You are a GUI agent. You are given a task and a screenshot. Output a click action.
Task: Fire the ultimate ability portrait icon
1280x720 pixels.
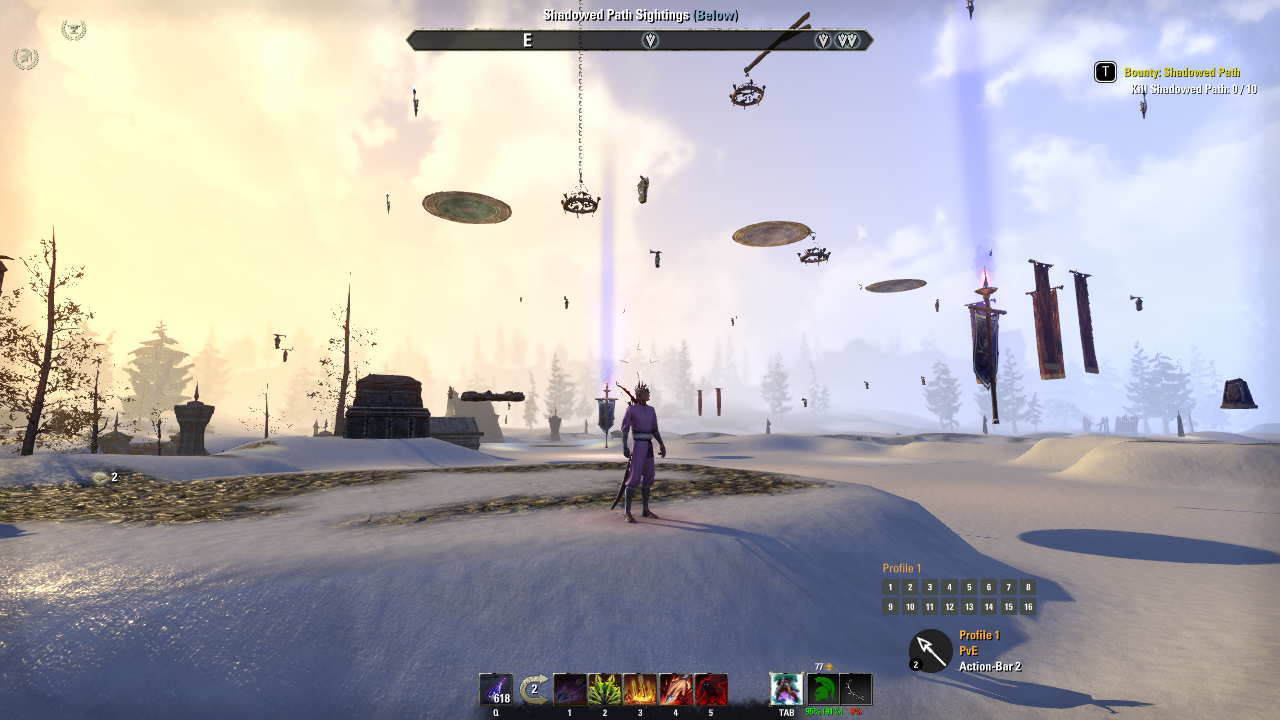pyautogui.click(x=786, y=689)
